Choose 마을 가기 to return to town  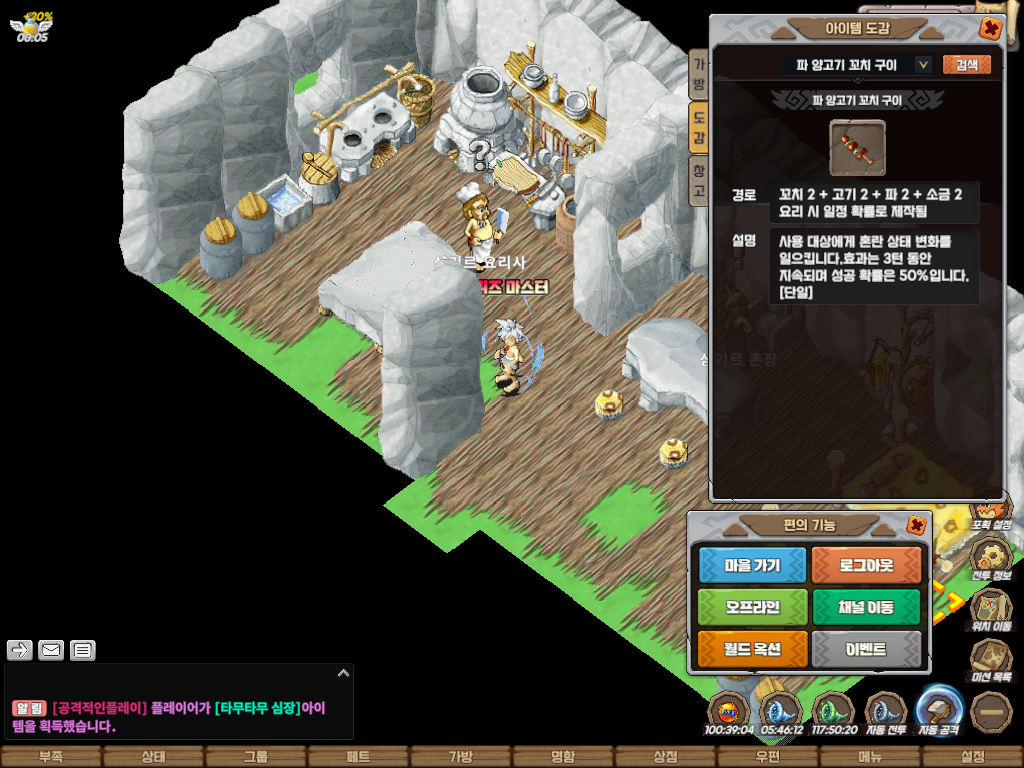coord(752,565)
